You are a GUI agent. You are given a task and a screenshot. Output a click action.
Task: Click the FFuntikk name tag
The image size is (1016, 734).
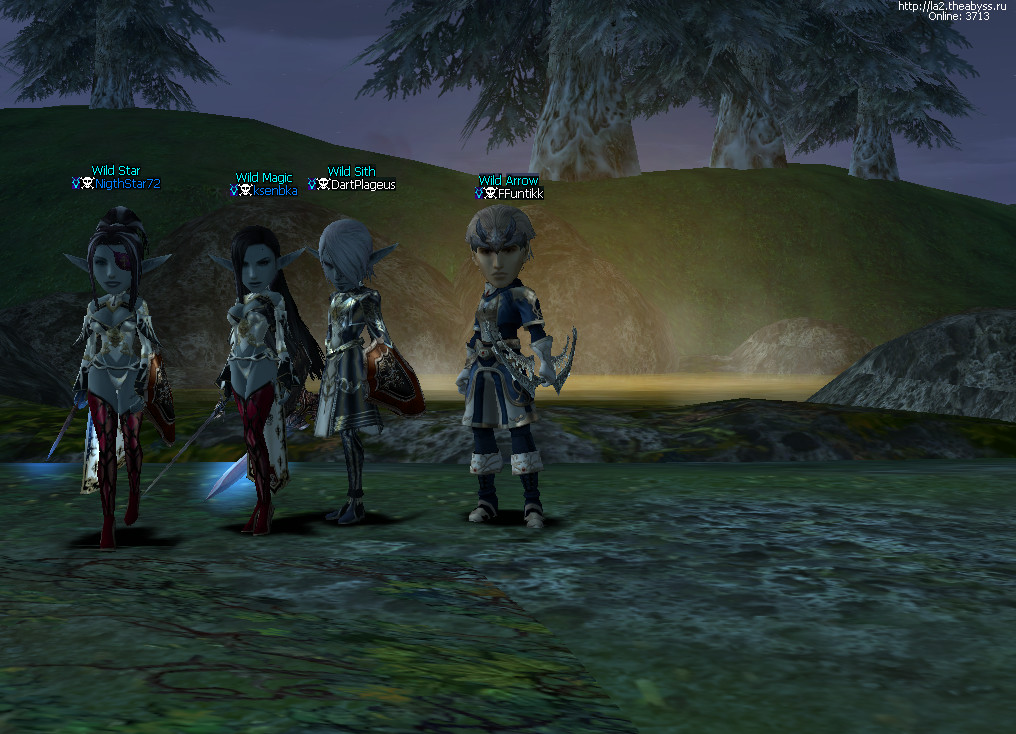pos(520,194)
